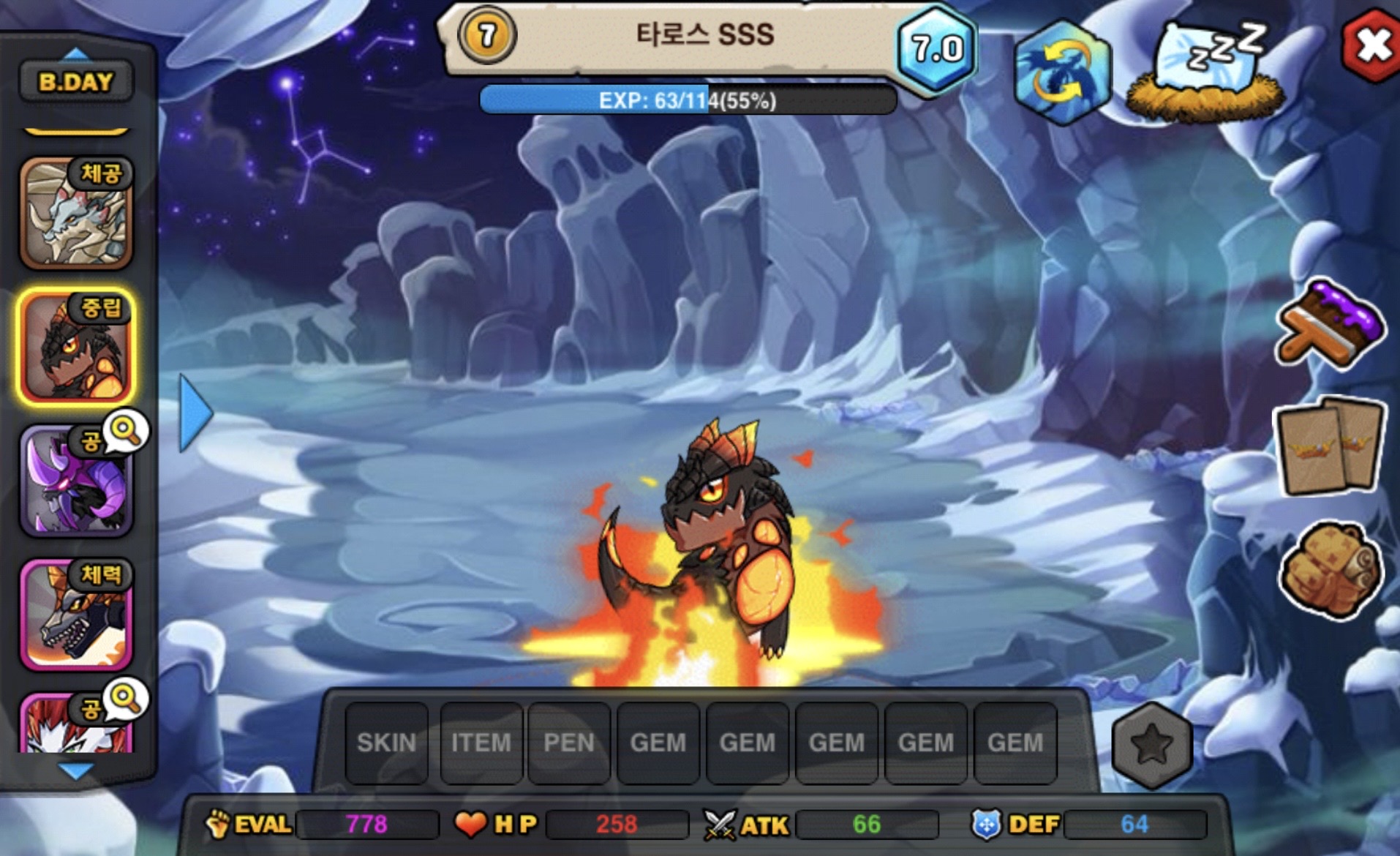Open the backpack inventory
The image size is (1400, 856).
tap(1329, 571)
